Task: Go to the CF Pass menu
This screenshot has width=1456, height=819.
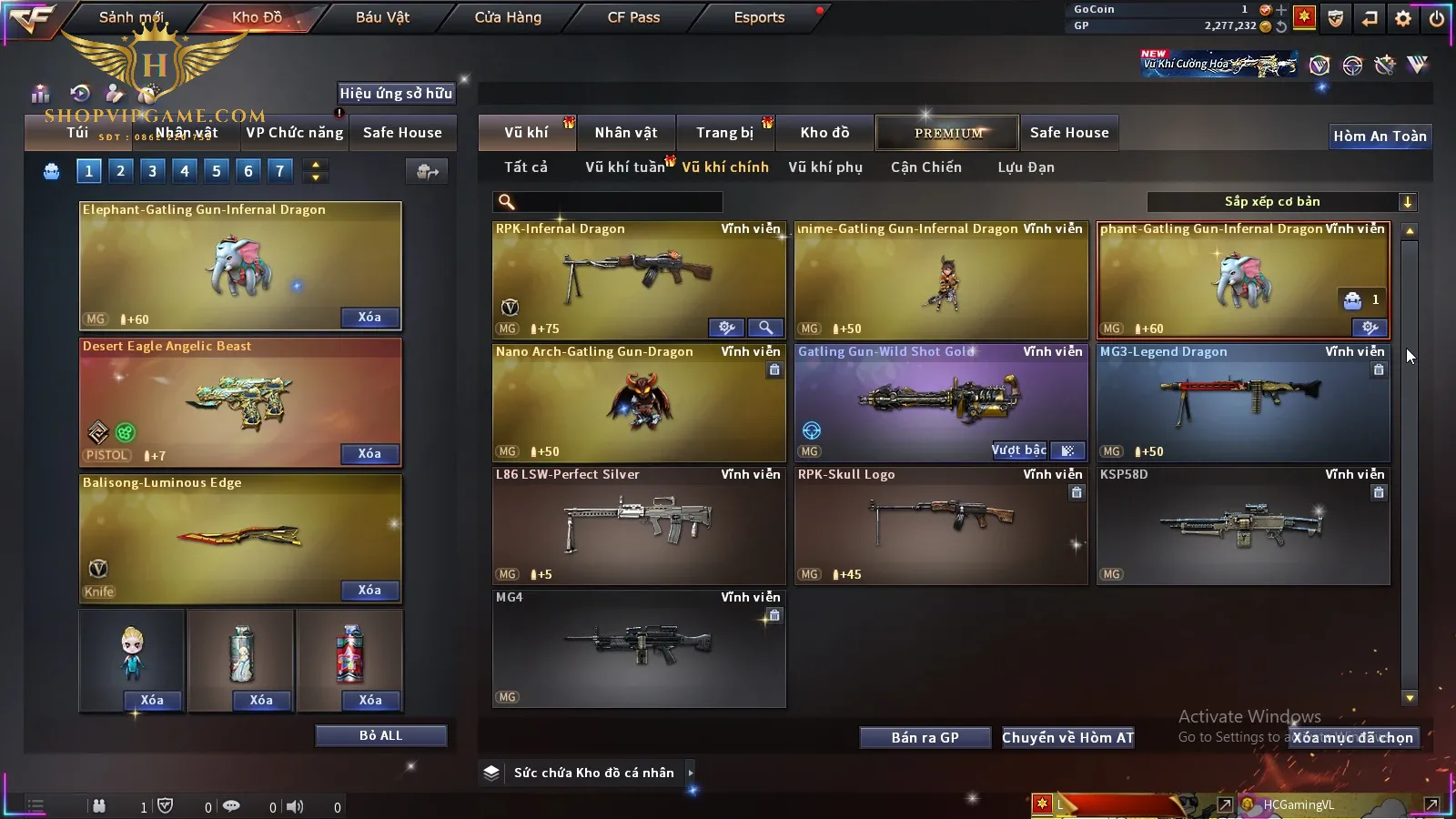Action: (633, 17)
